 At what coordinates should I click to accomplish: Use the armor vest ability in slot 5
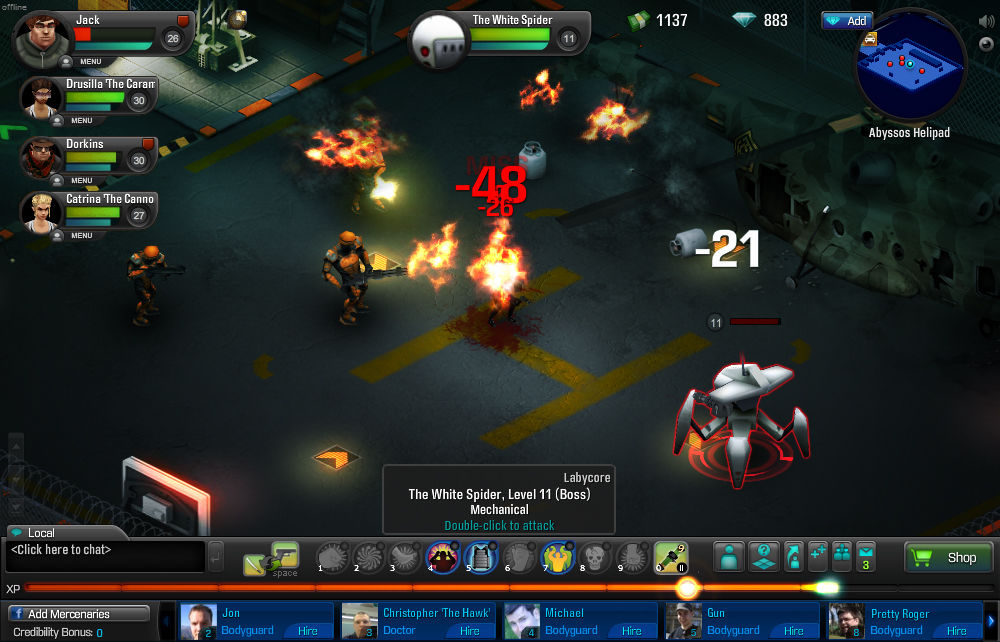point(482,557)
